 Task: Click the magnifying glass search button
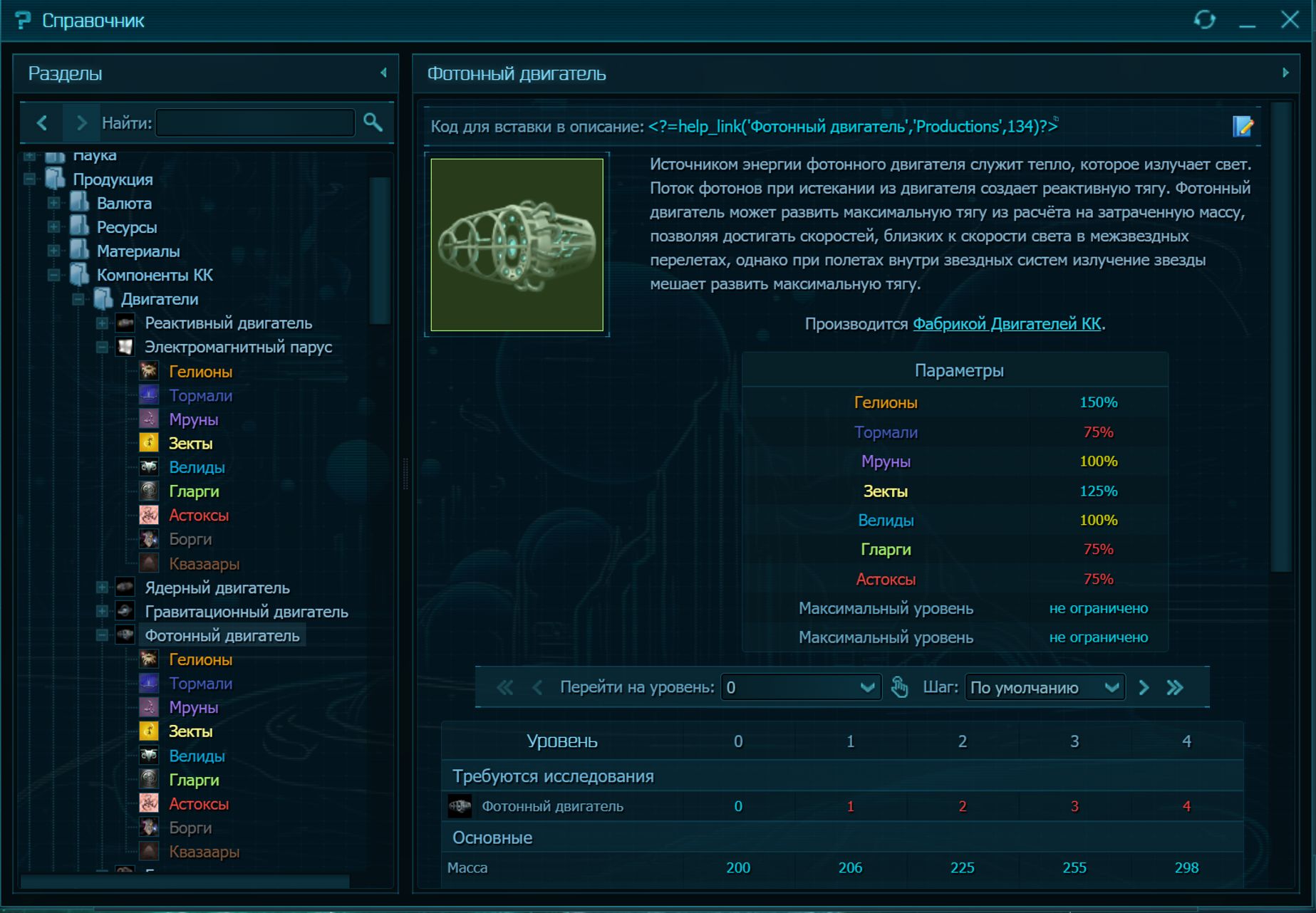[373, 122]
